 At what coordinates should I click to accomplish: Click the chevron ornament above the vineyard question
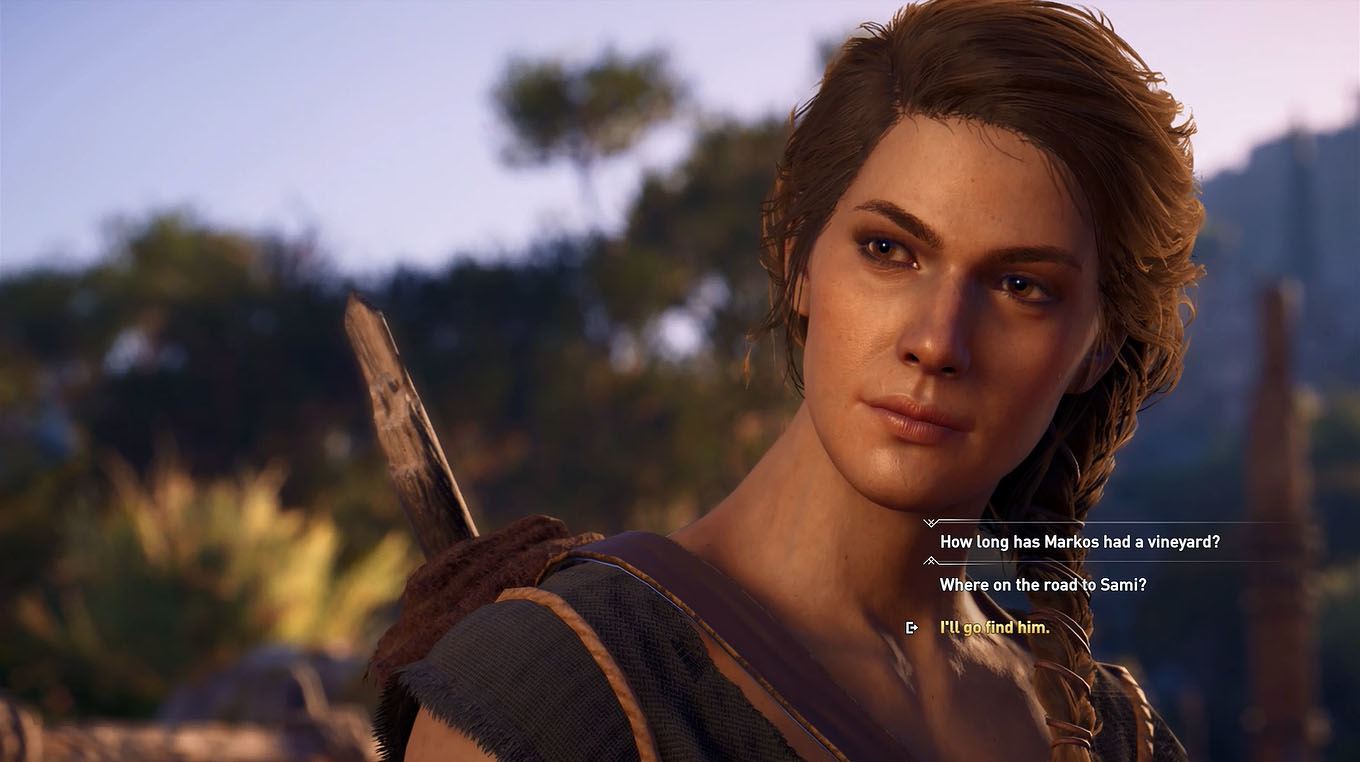tap(930, 521)
